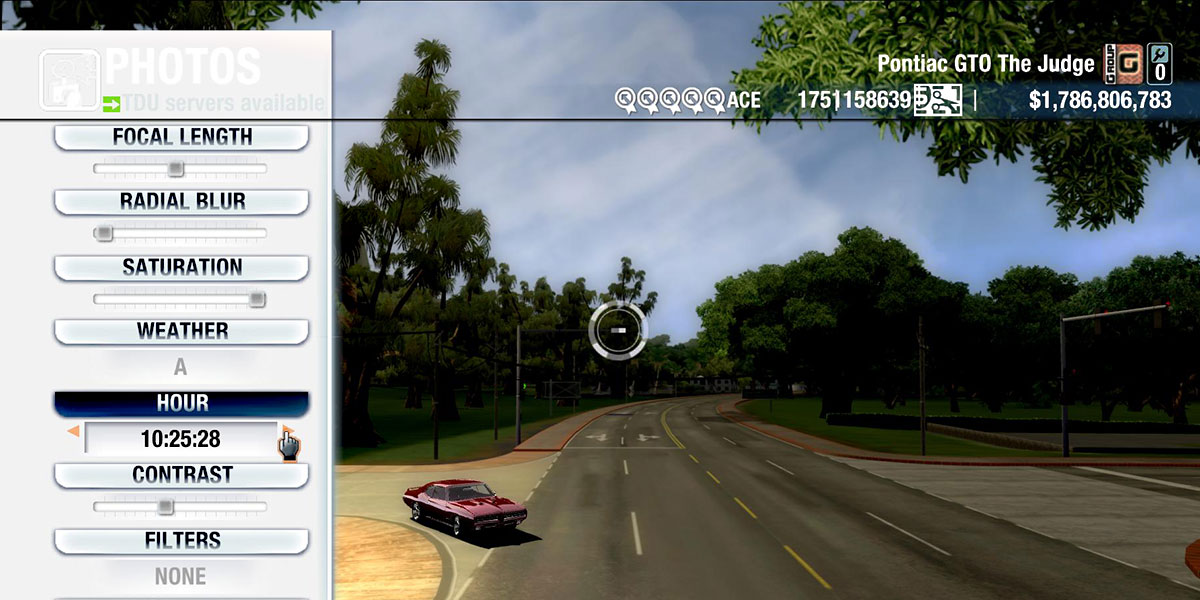The width and height of the screenshot is (1200, 600).
Task: Click the Focal Length slider handle
Action: (x=175, y=168)
